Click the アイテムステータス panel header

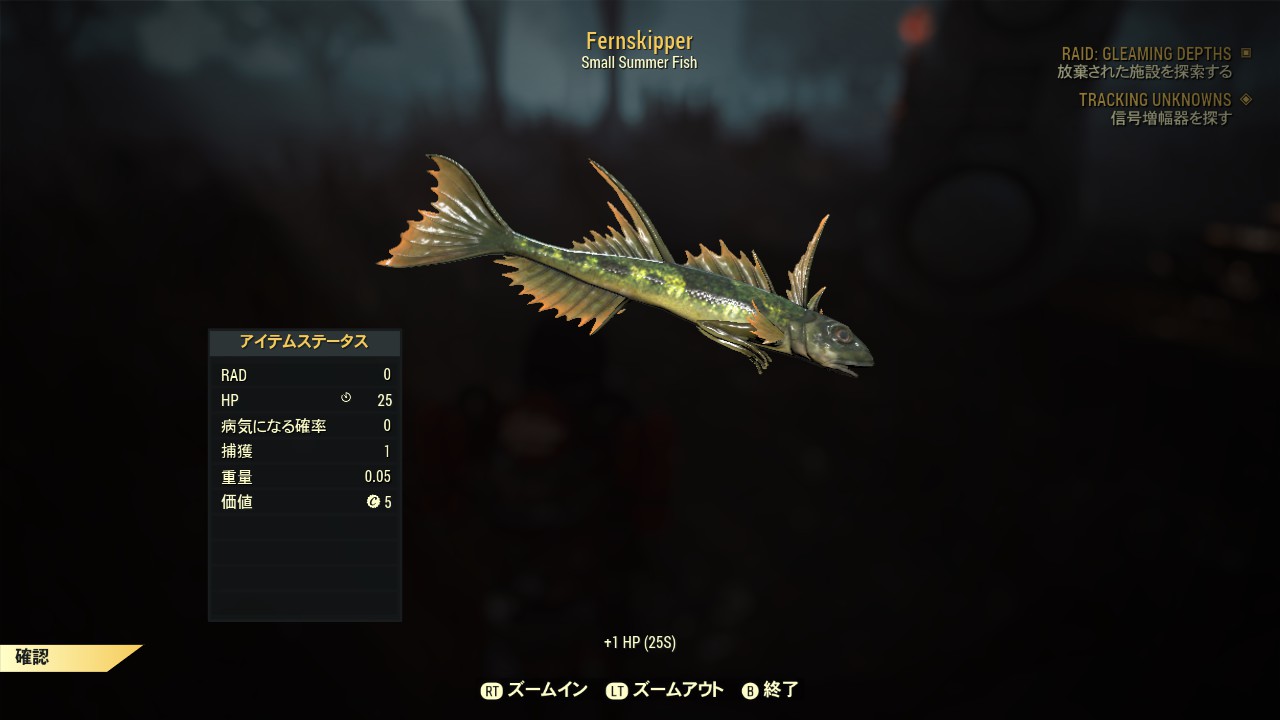tap(304, 341)
